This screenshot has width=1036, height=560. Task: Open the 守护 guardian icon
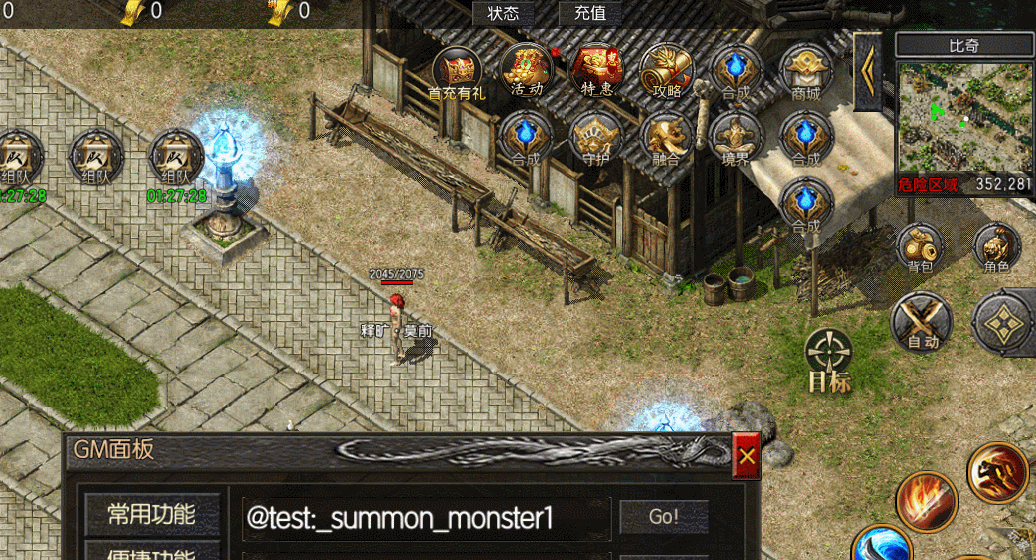[x=595, y=137]
